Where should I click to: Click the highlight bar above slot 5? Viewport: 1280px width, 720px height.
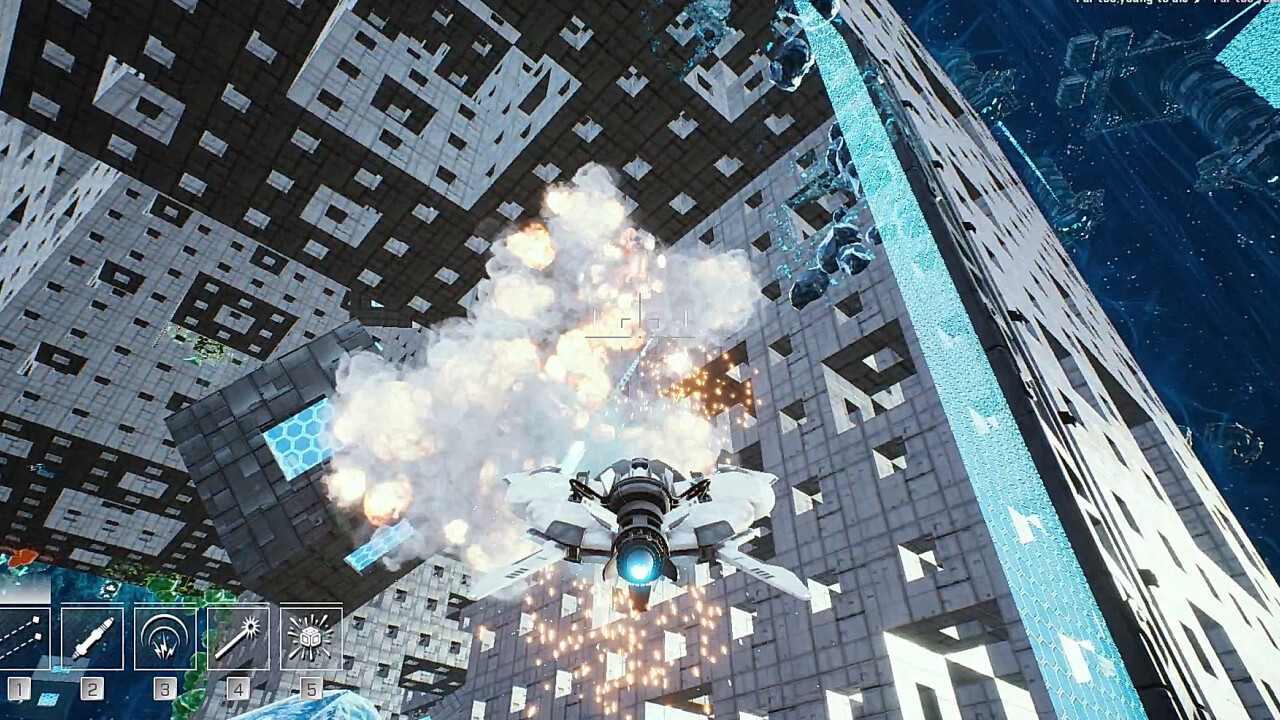tap(310, 602)
